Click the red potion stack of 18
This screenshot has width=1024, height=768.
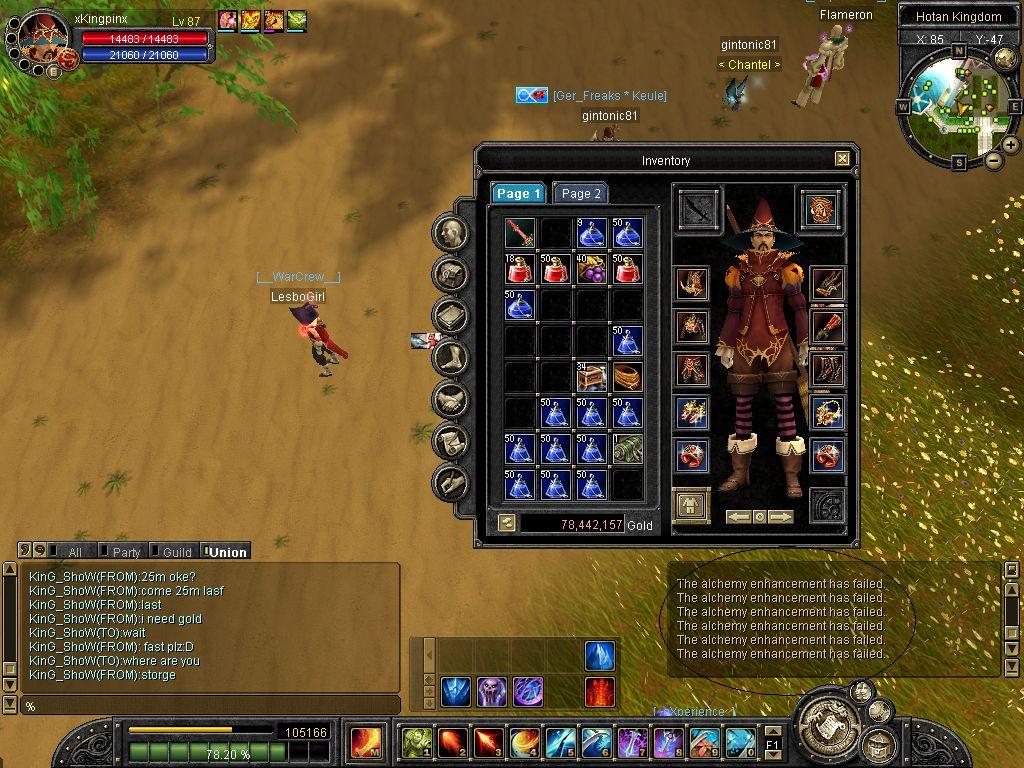[x=520, y=269]
